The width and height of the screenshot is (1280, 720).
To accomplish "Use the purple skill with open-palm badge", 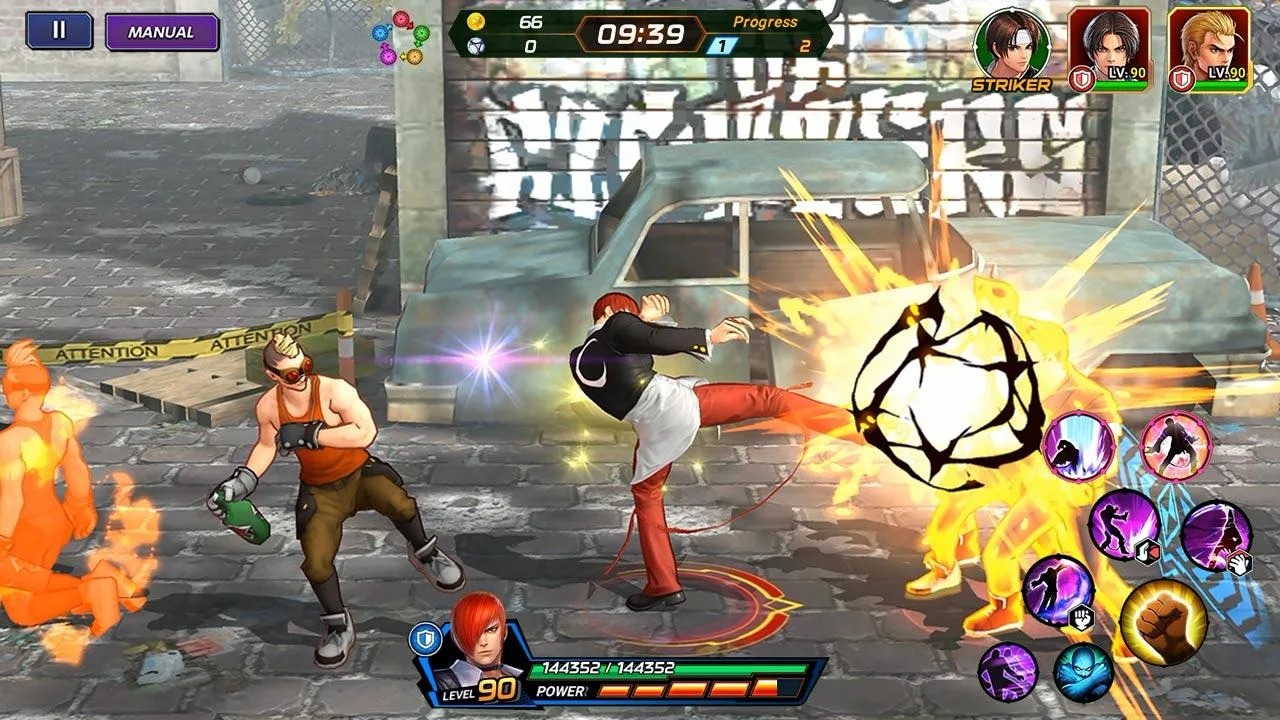I will click(x=1215, y=537).
